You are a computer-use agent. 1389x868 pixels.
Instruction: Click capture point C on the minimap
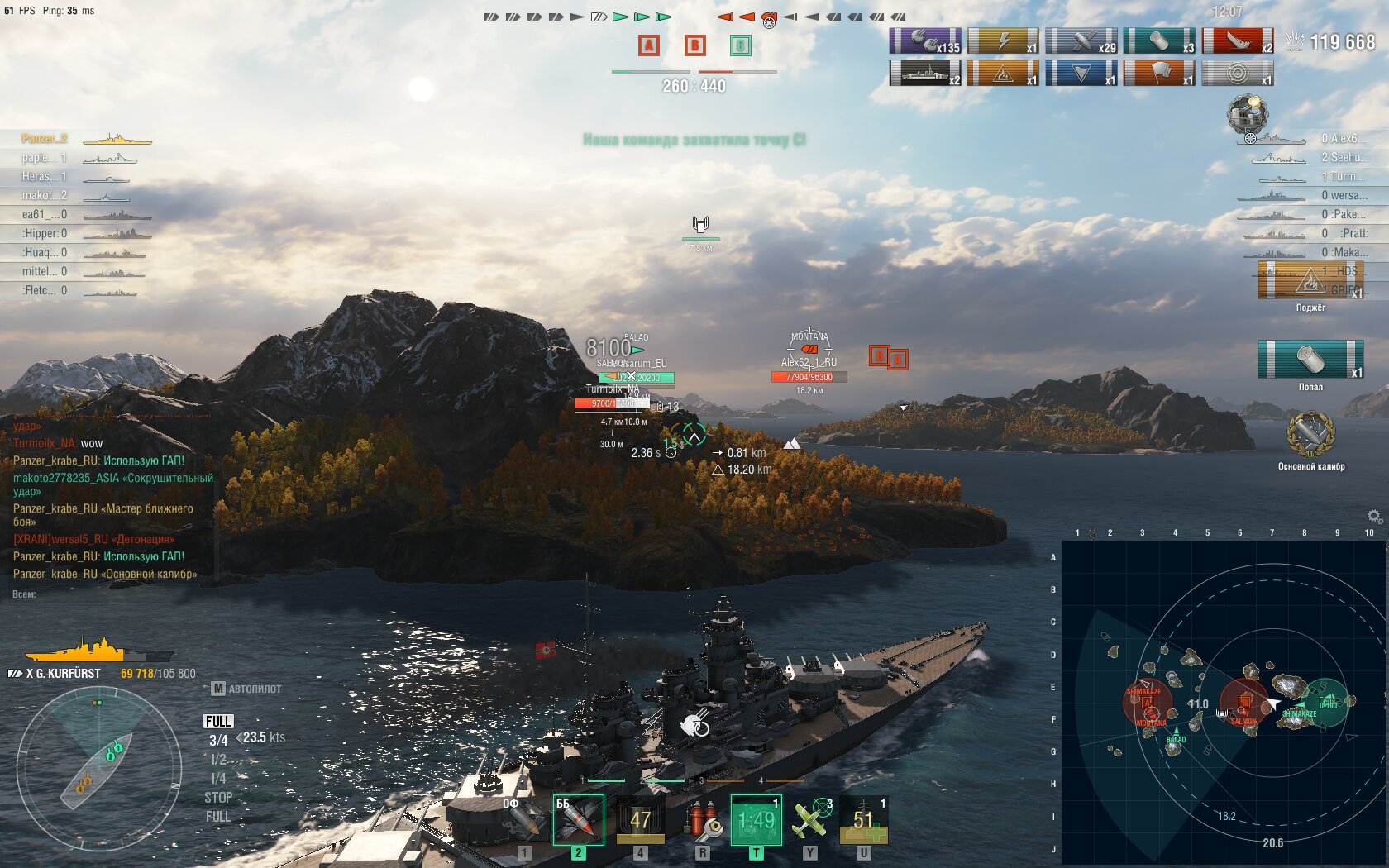tap(1328, 703)
